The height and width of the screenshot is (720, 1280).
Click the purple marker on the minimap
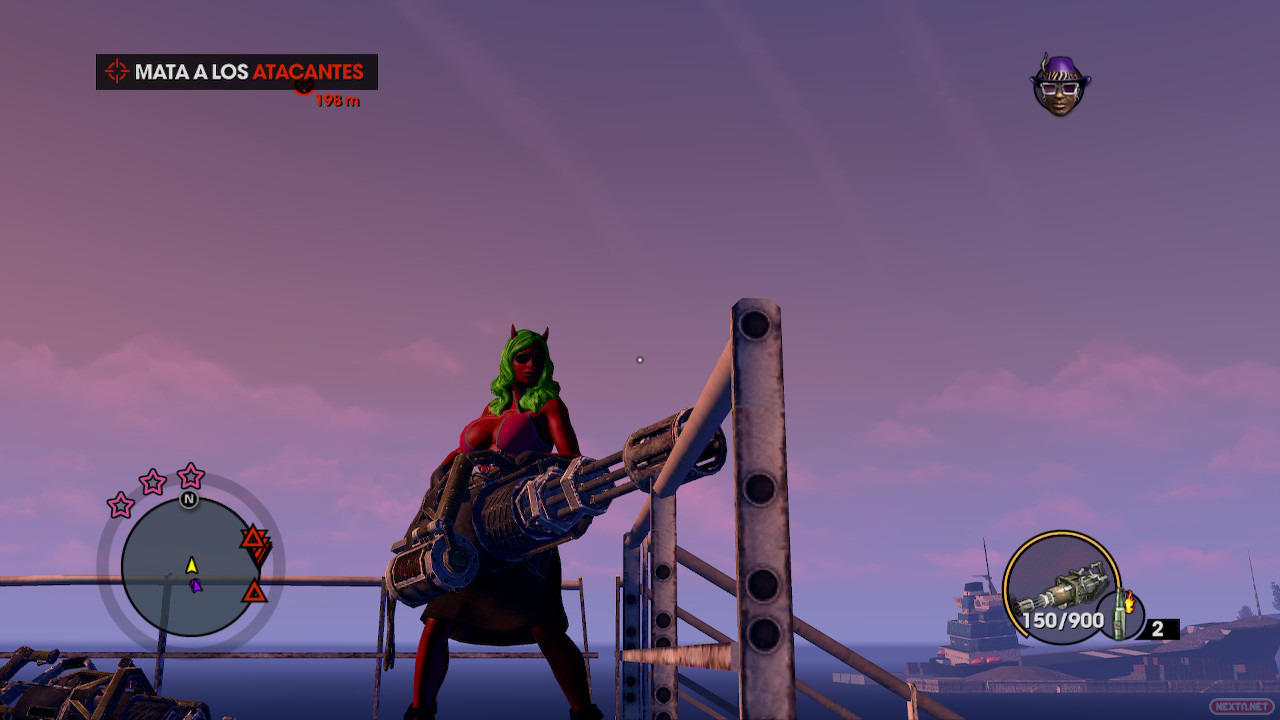(x=197, y=585)
